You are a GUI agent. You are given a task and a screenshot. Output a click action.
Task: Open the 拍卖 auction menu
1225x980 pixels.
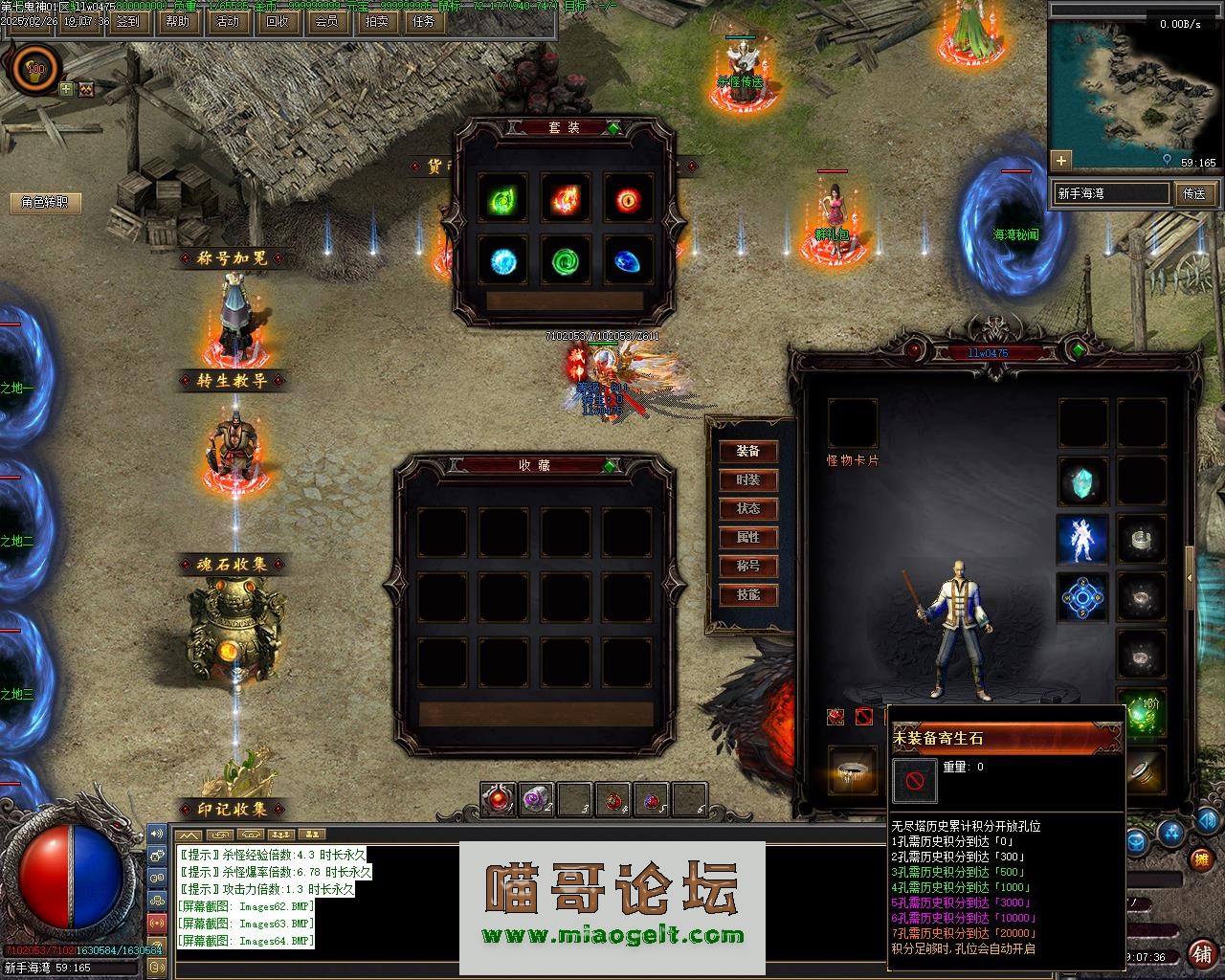click(x=376, y=21)
